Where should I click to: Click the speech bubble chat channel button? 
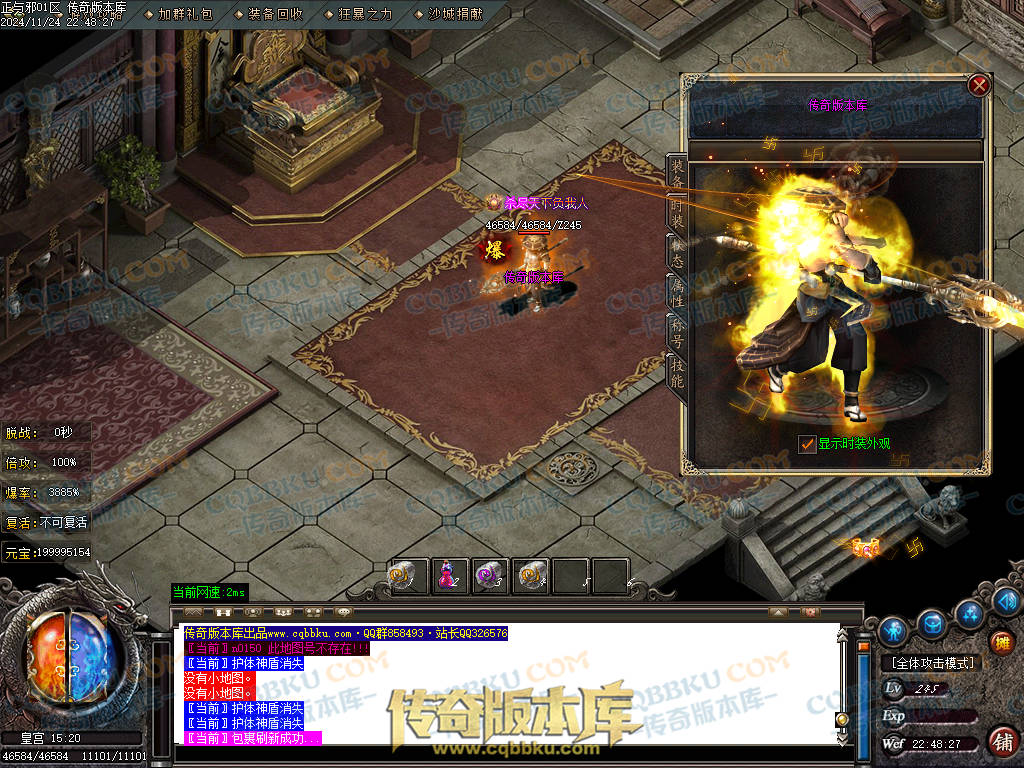tap(344, 611)
